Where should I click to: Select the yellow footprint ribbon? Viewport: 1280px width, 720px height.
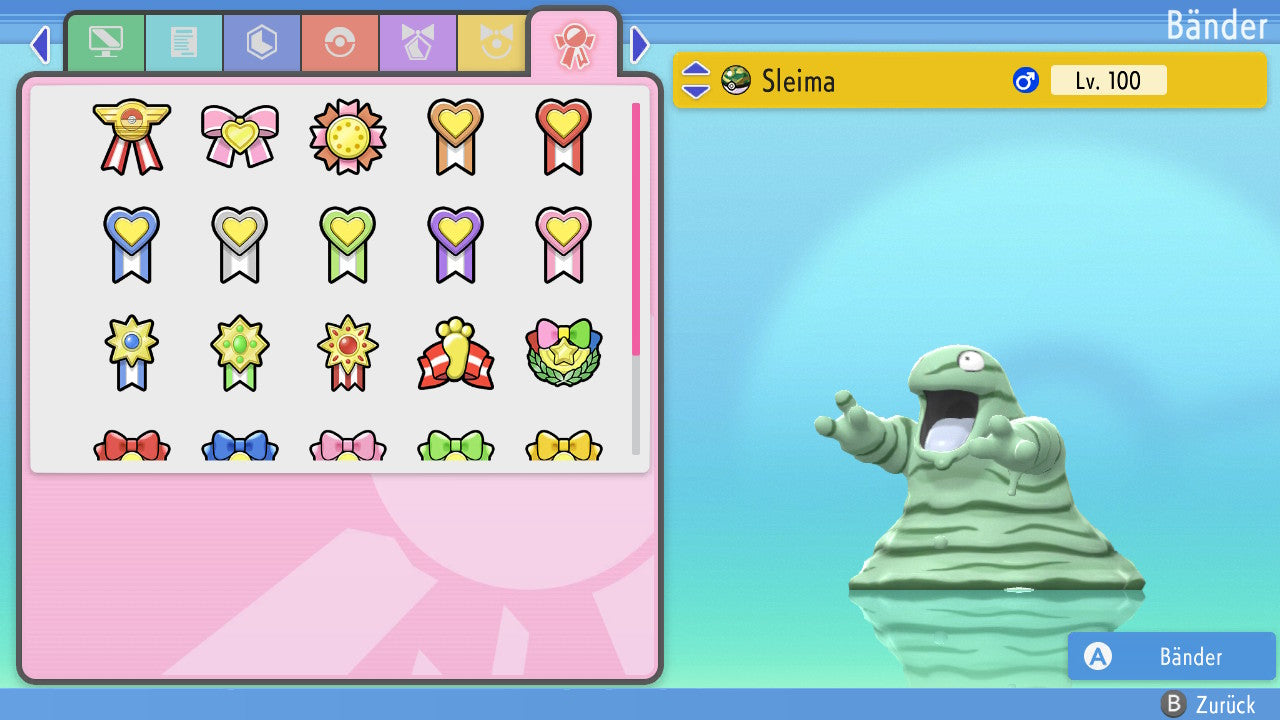[455, 353]
